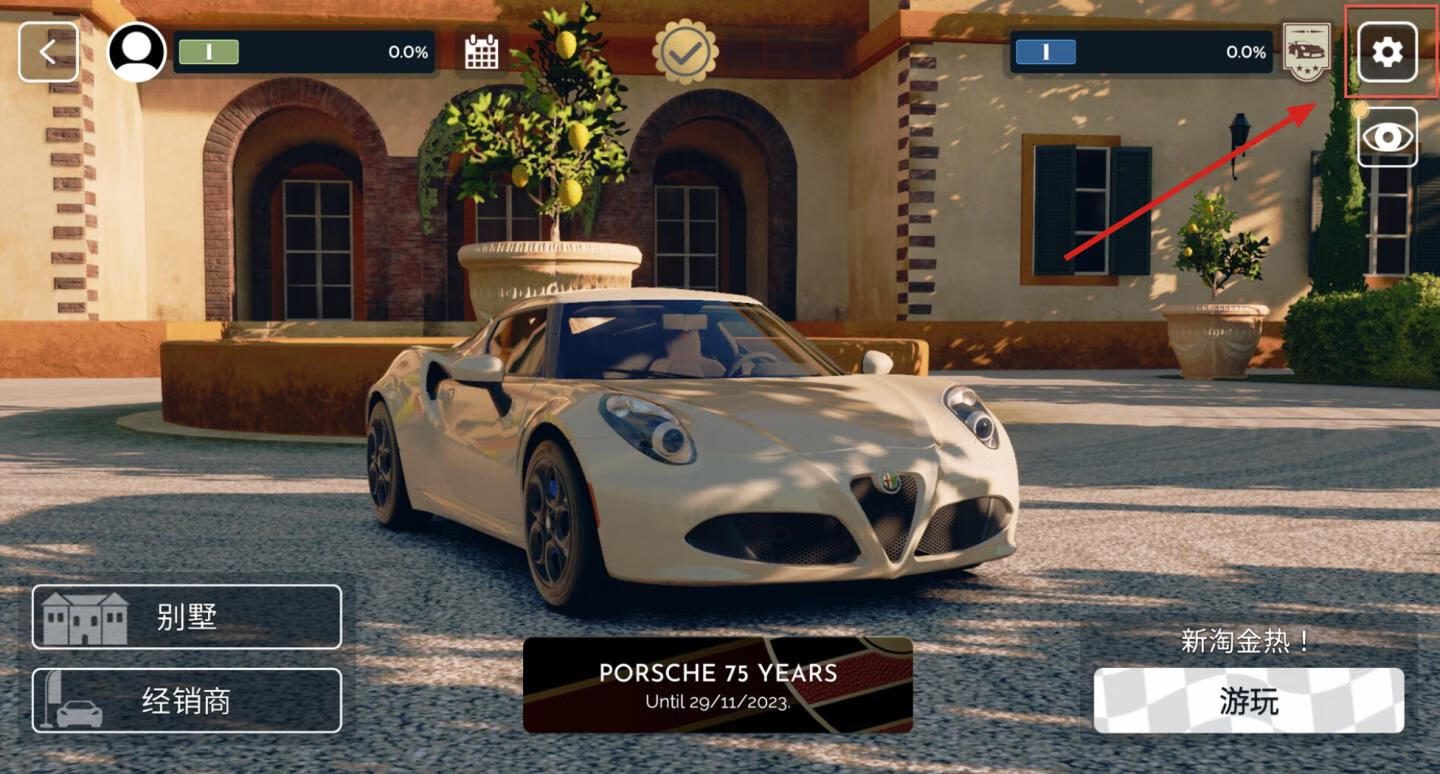Toggle the eye view button
Image resolution: width=1440 pixels, height=774 pixels.
click(x=1387, y=137)
